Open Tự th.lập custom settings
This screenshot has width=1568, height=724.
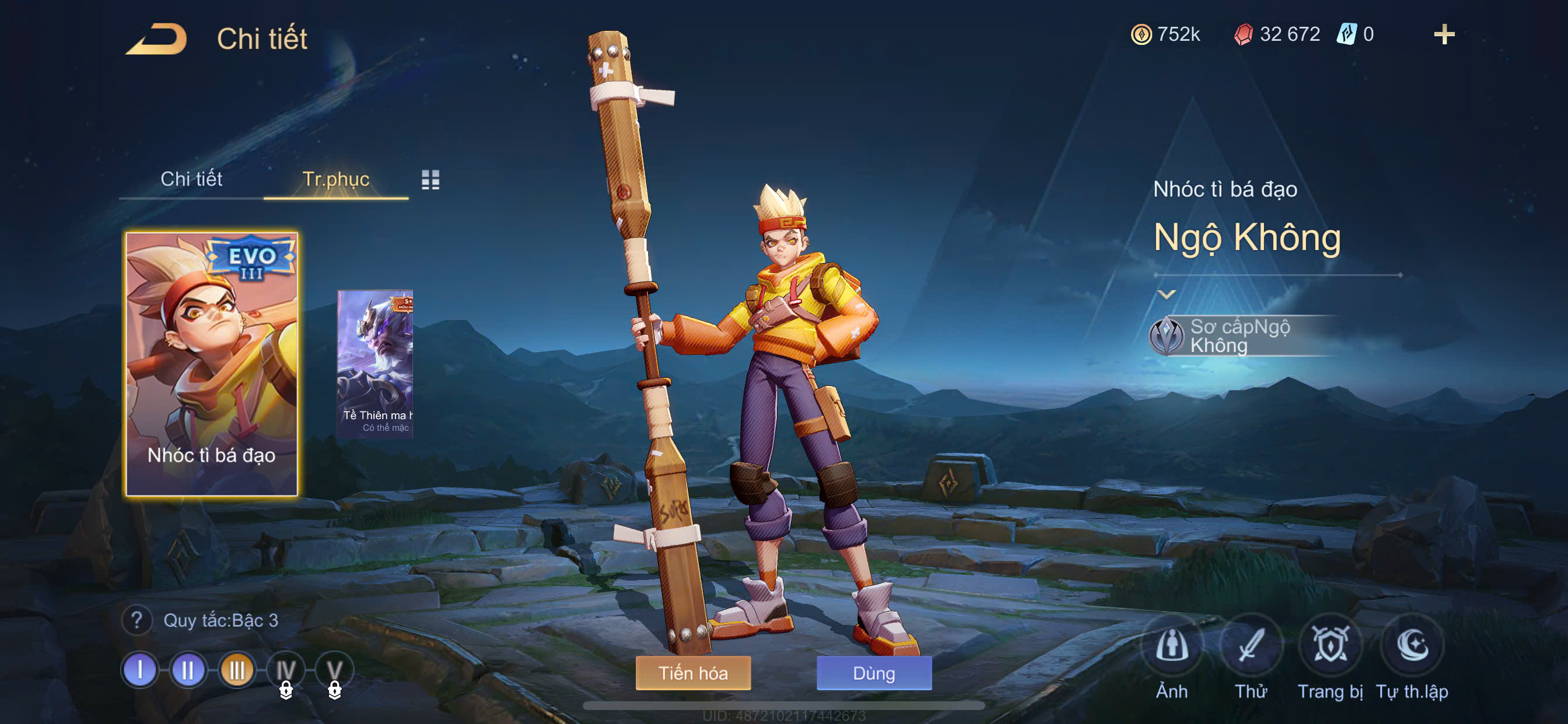click(x=1412, y=646)
